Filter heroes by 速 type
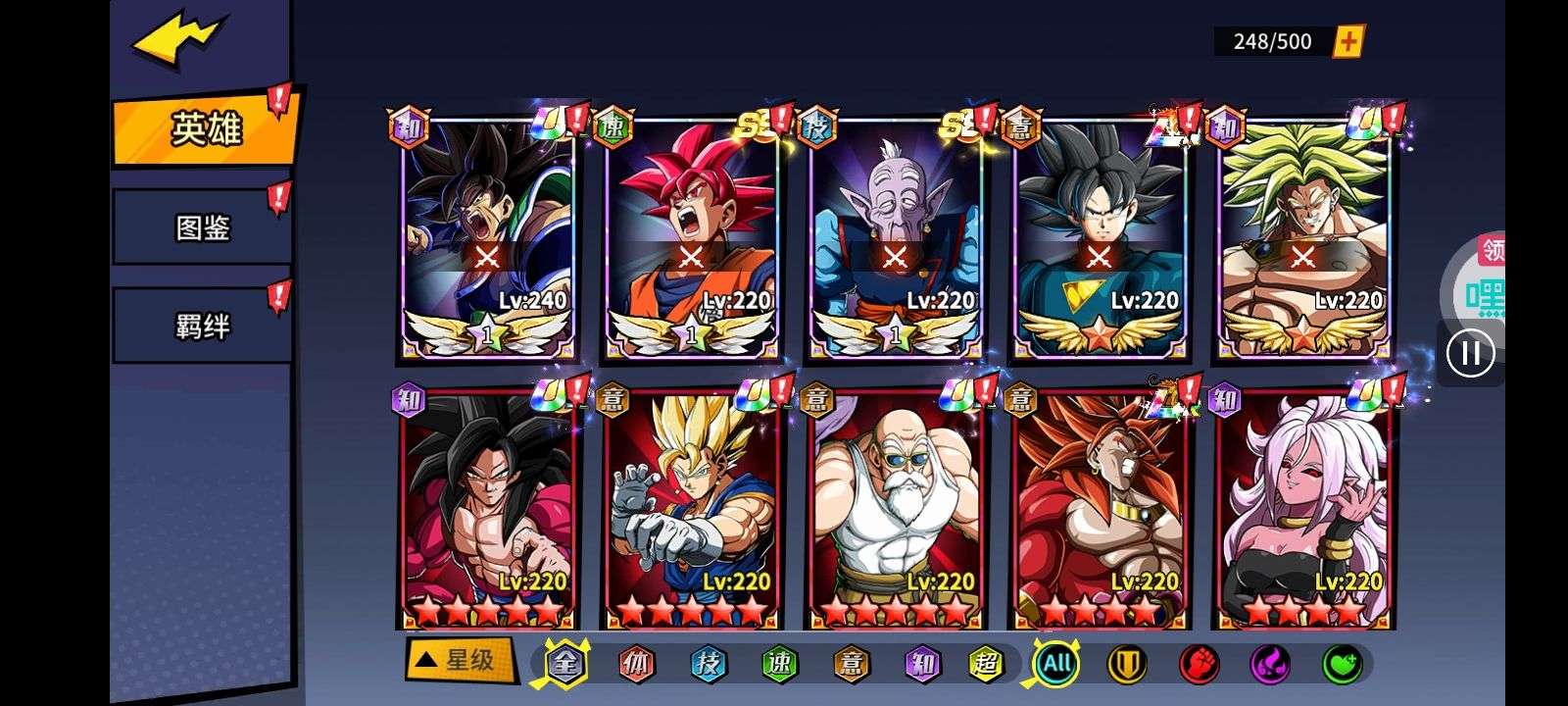The image size is (1568, 706). pyautogui.click(x=779, y=664)
